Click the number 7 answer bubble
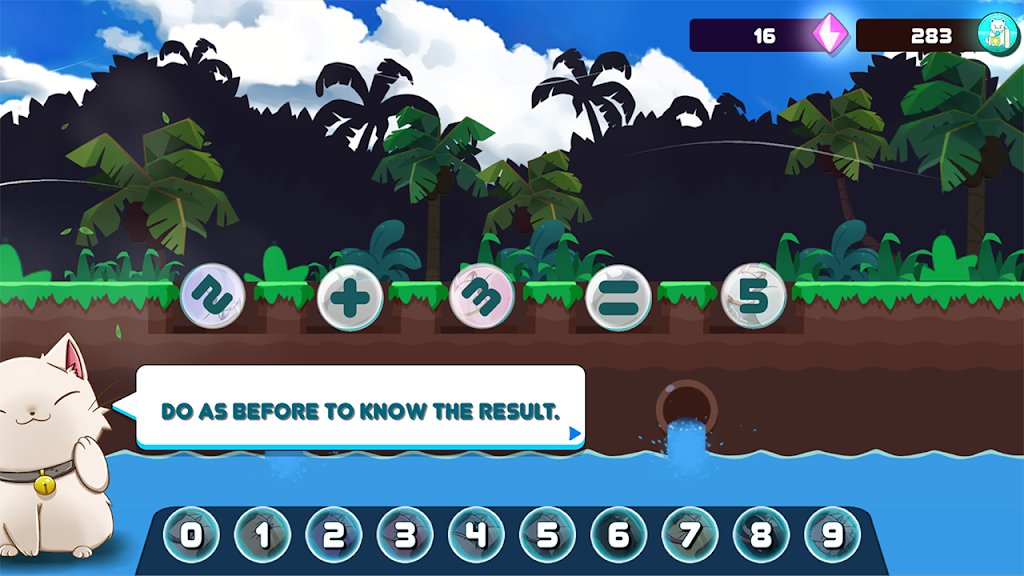The height and width of the screenshot is (576, 1024). tap(690, 535)
